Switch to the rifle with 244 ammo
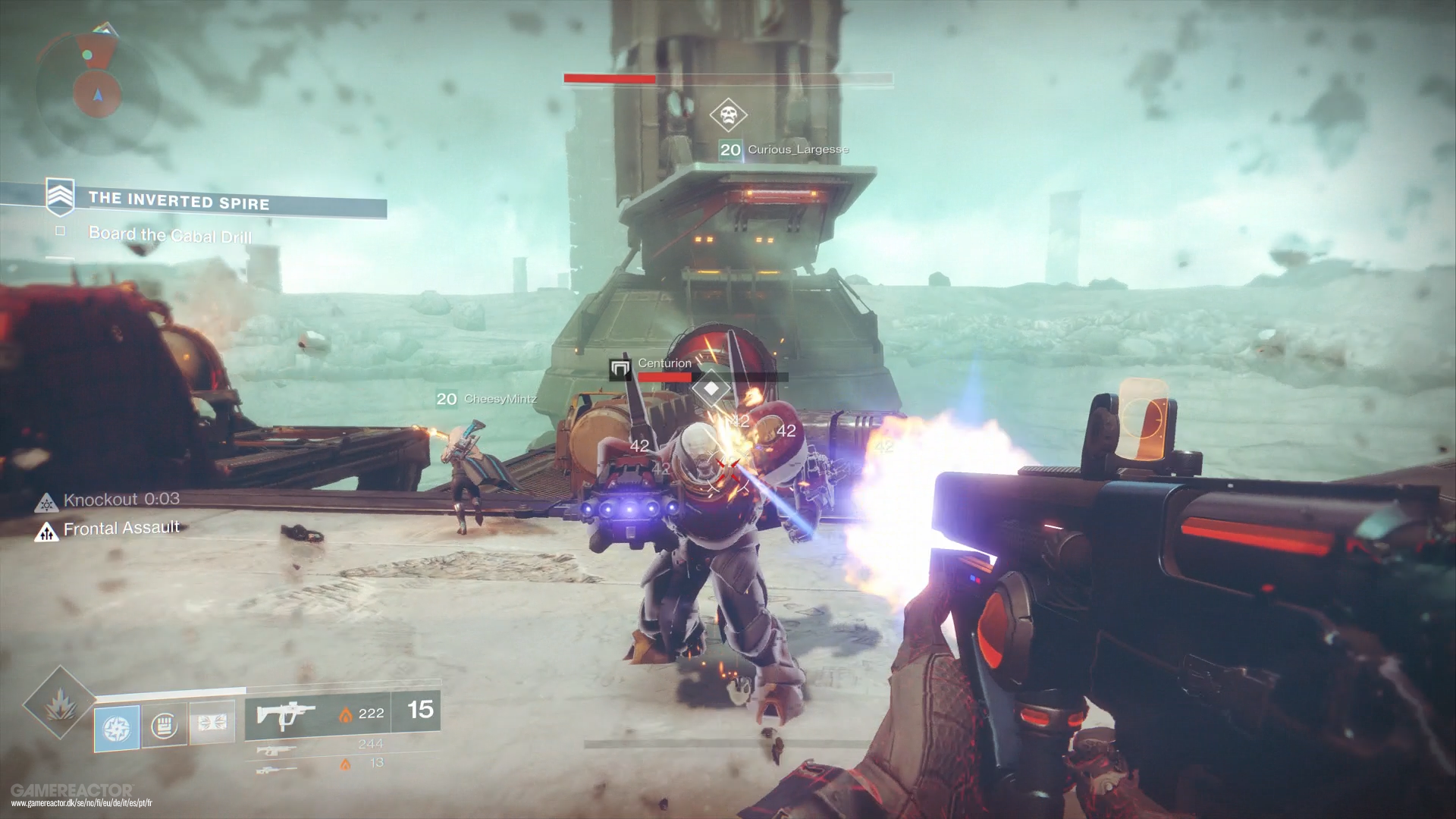Viewport: 1456px width, 819px height. (276, 749)
